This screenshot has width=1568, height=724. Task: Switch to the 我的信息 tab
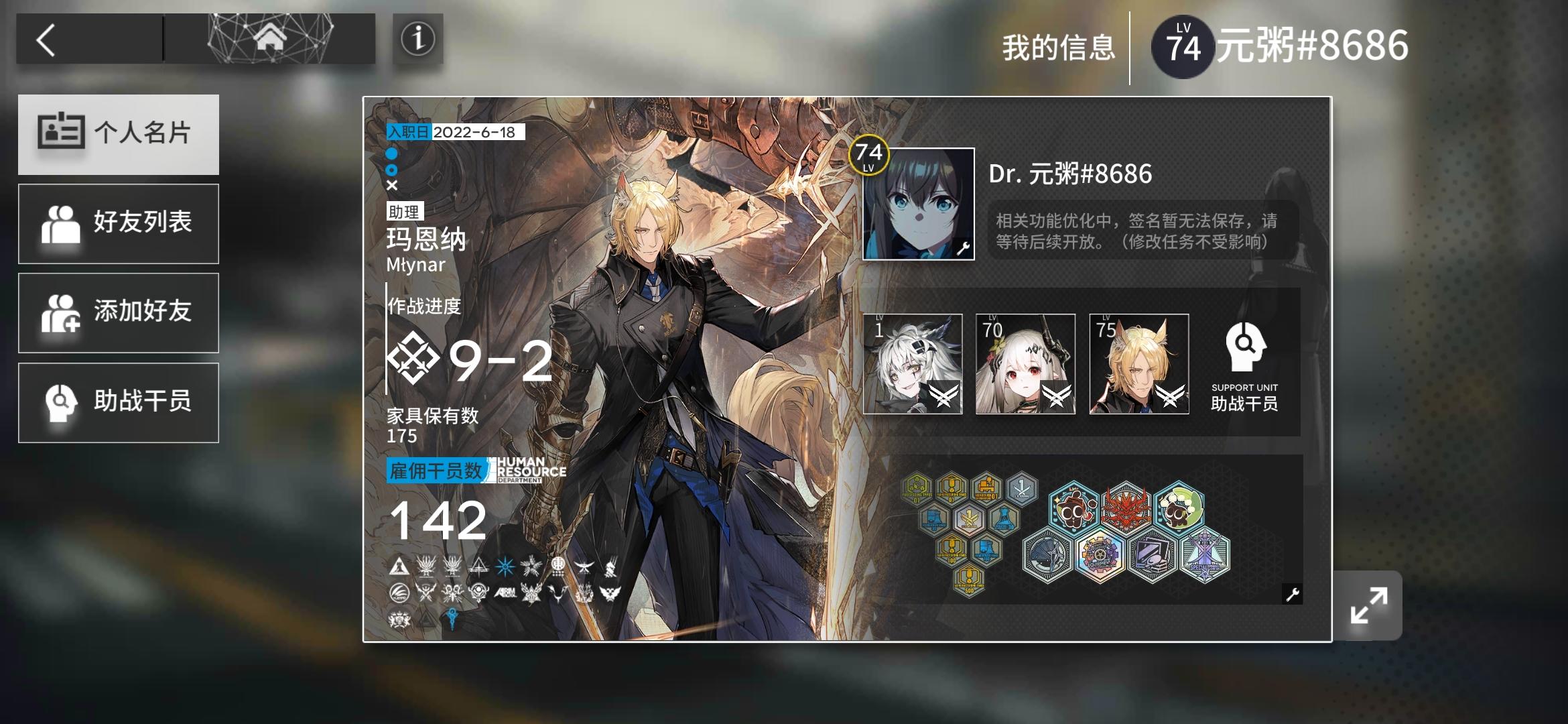pos(1059,47)
